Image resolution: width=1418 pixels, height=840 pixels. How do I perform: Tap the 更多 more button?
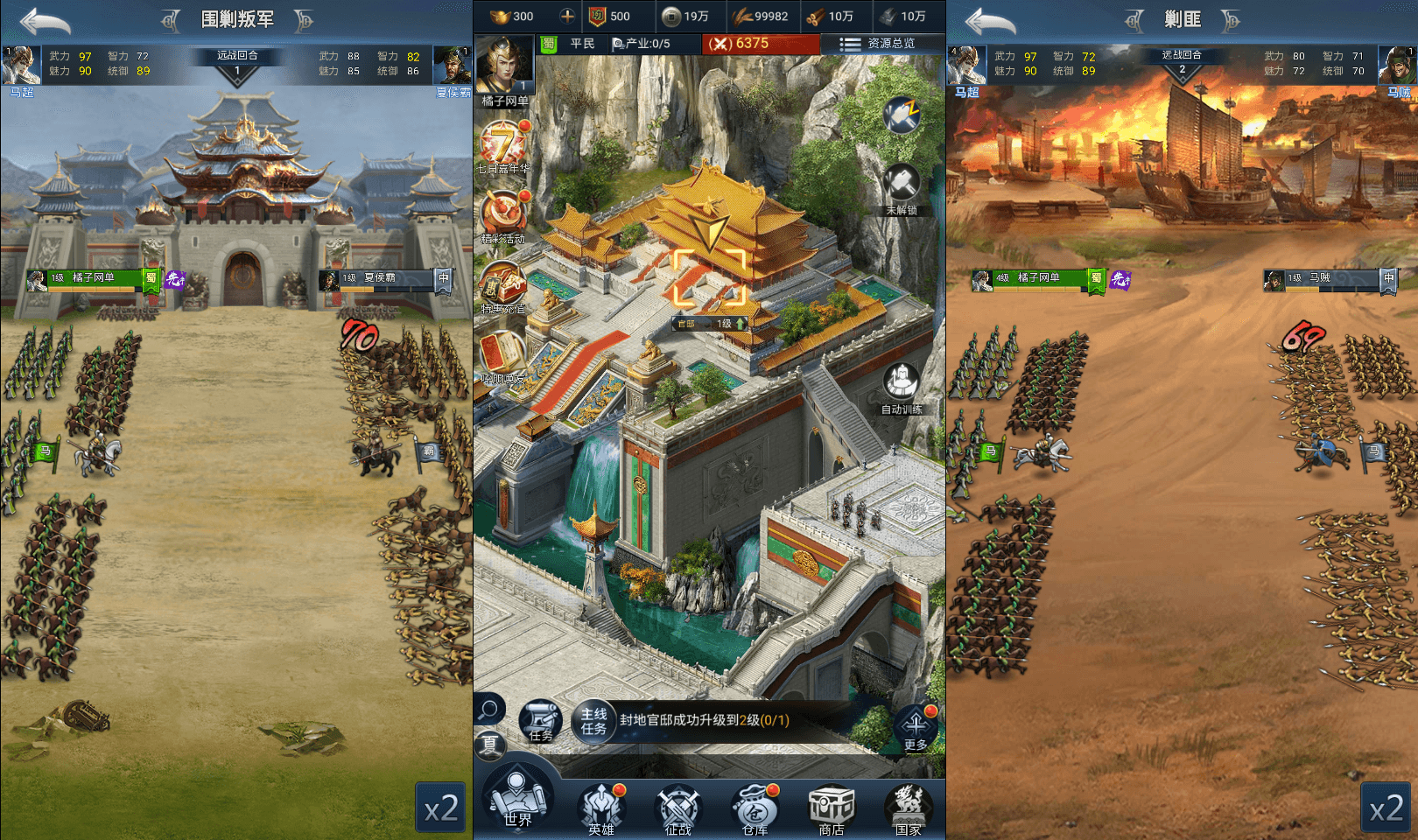(x=916, y=727)
